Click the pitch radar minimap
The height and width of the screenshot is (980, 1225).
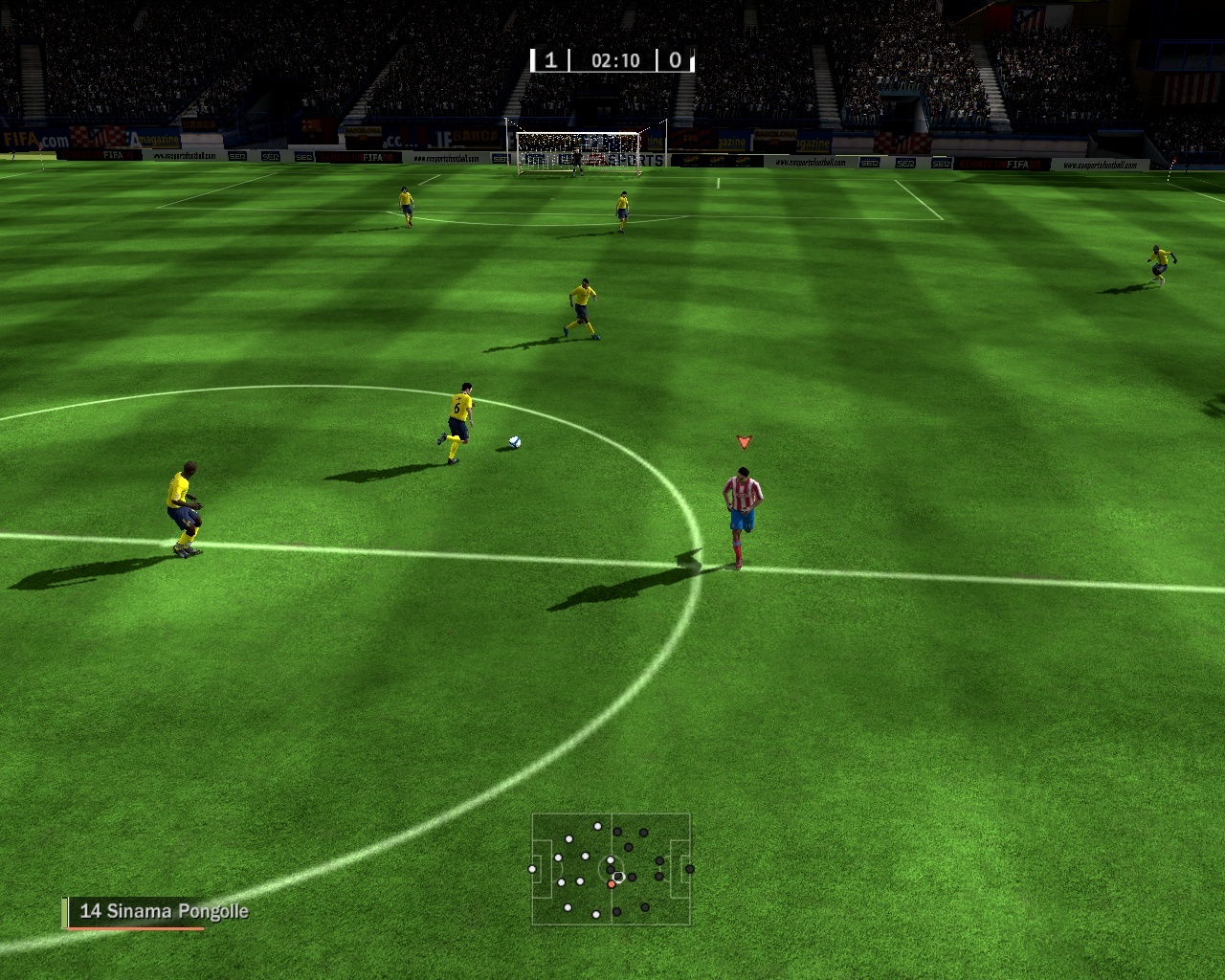[x=611, y=869]
